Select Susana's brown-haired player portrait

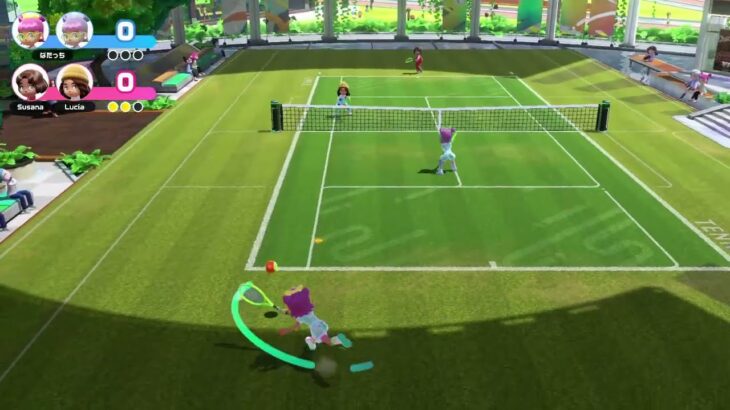point(29,82)
